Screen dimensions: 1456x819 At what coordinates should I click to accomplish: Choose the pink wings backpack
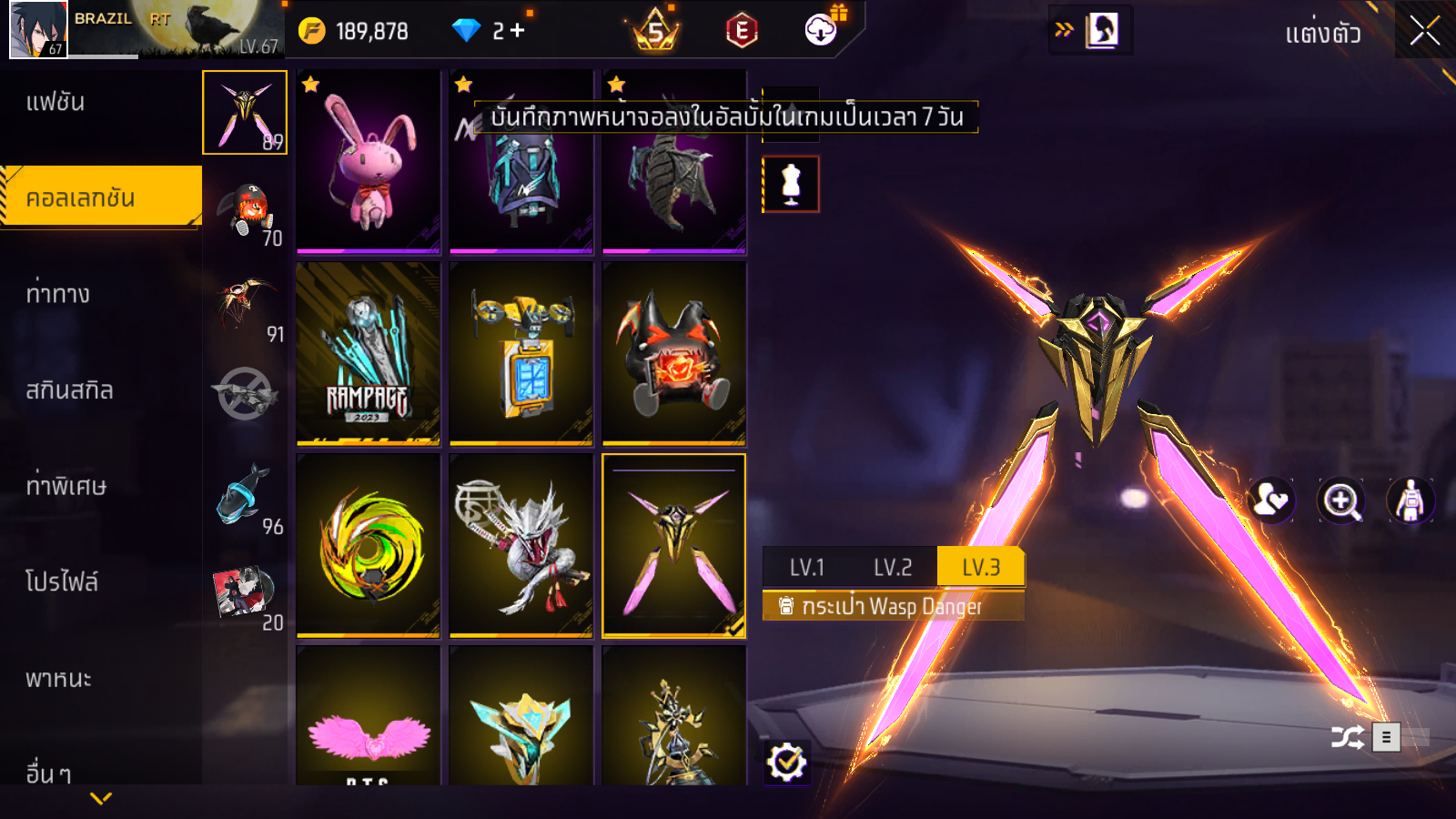point(369,719)
